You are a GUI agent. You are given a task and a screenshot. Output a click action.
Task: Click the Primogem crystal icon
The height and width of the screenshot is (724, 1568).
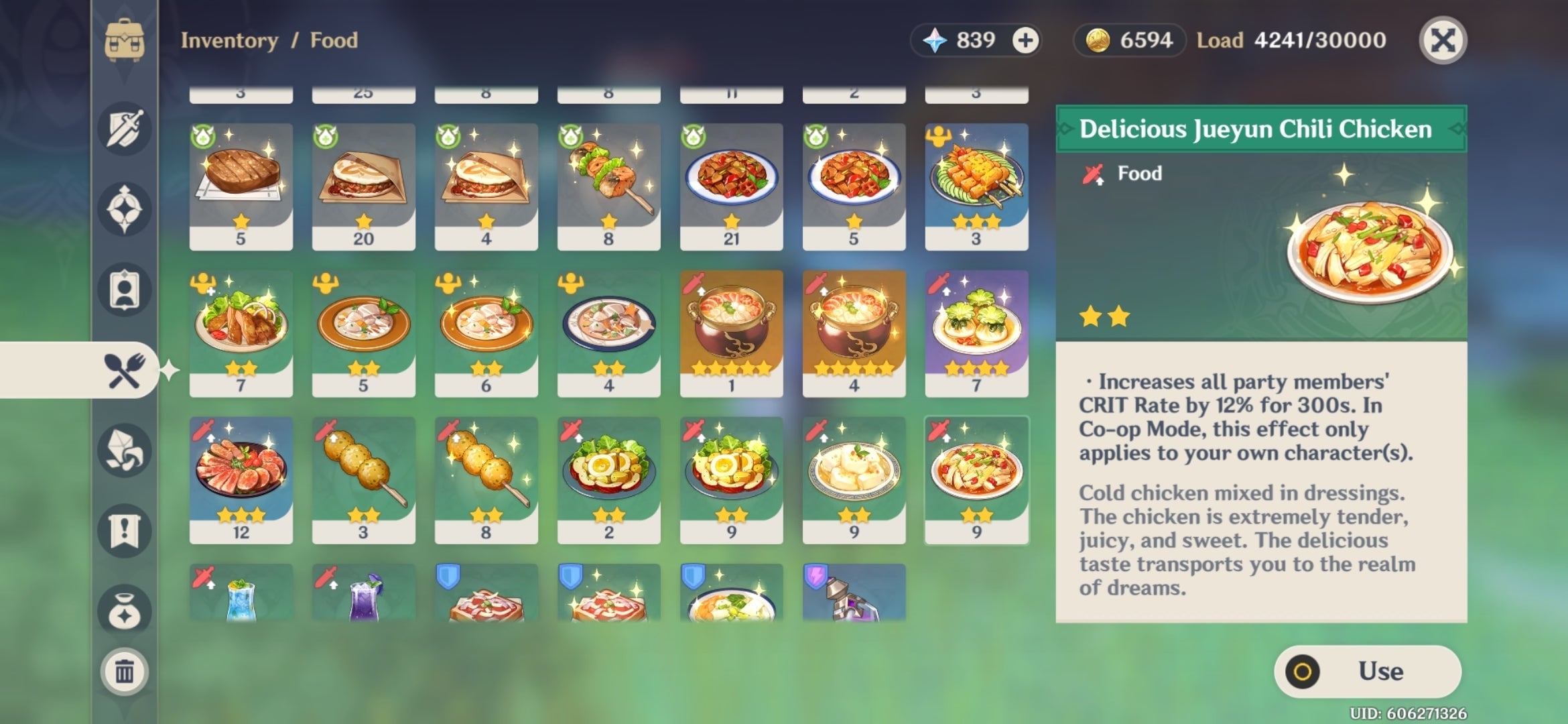coord(937,40)
